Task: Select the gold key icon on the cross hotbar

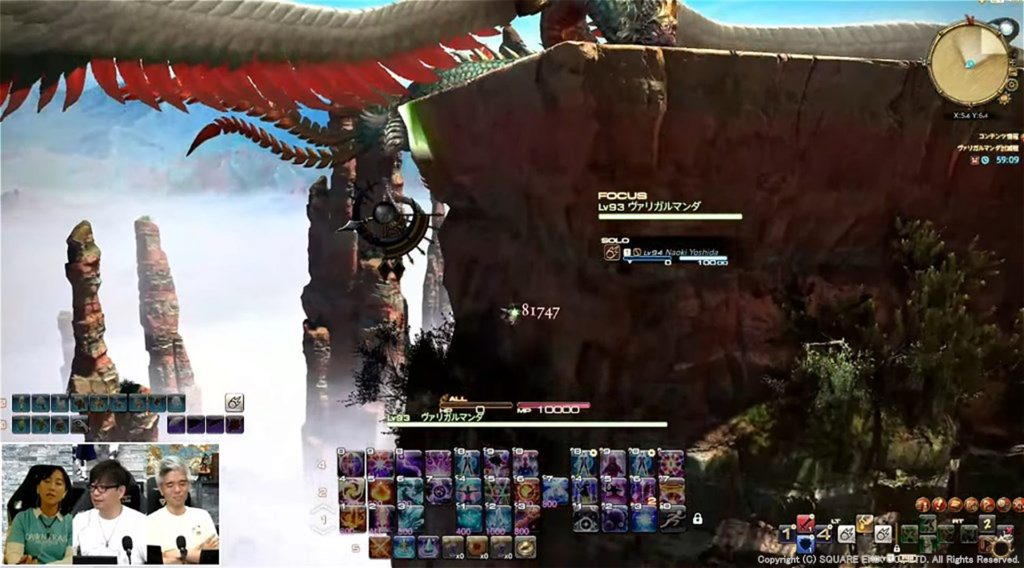Action: pyautogui.click(x=864, y=522)
